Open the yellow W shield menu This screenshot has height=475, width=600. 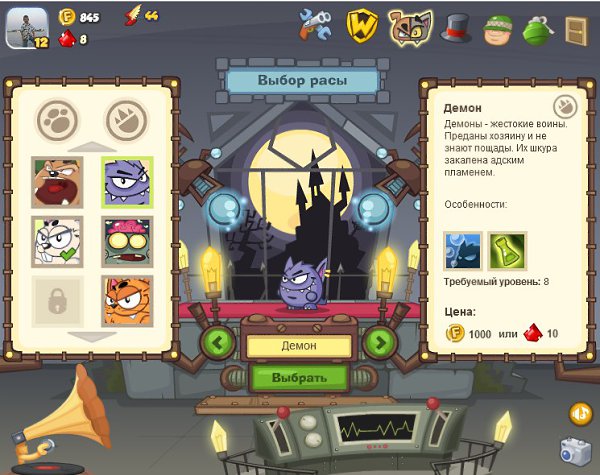(x=361, y=25)
